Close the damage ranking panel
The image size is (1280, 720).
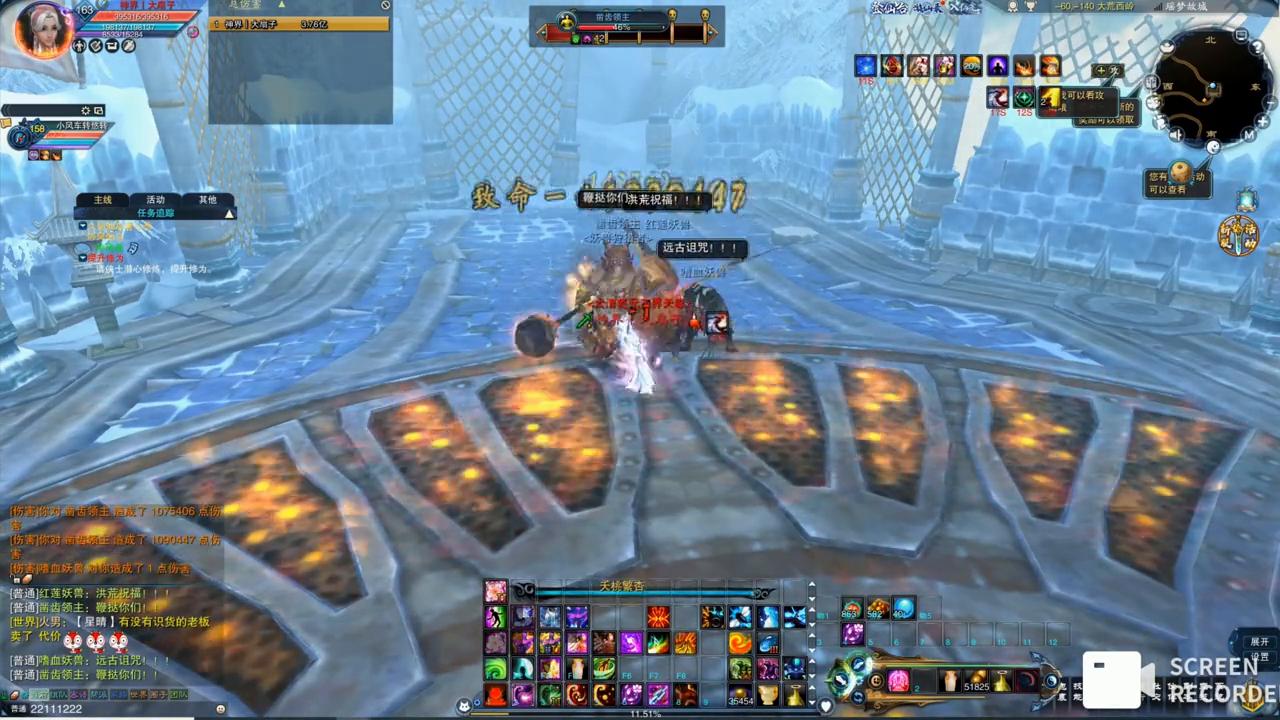(385, 6)
